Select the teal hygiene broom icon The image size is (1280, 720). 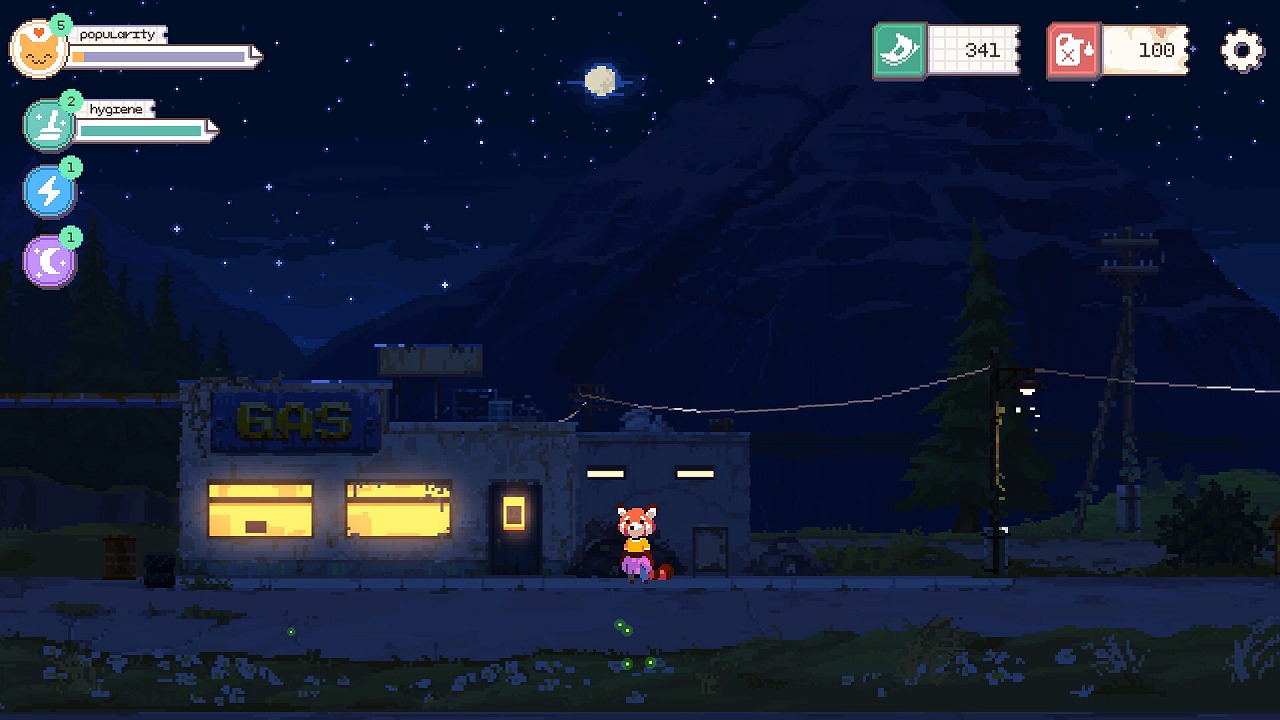click(x=49, y=126)
